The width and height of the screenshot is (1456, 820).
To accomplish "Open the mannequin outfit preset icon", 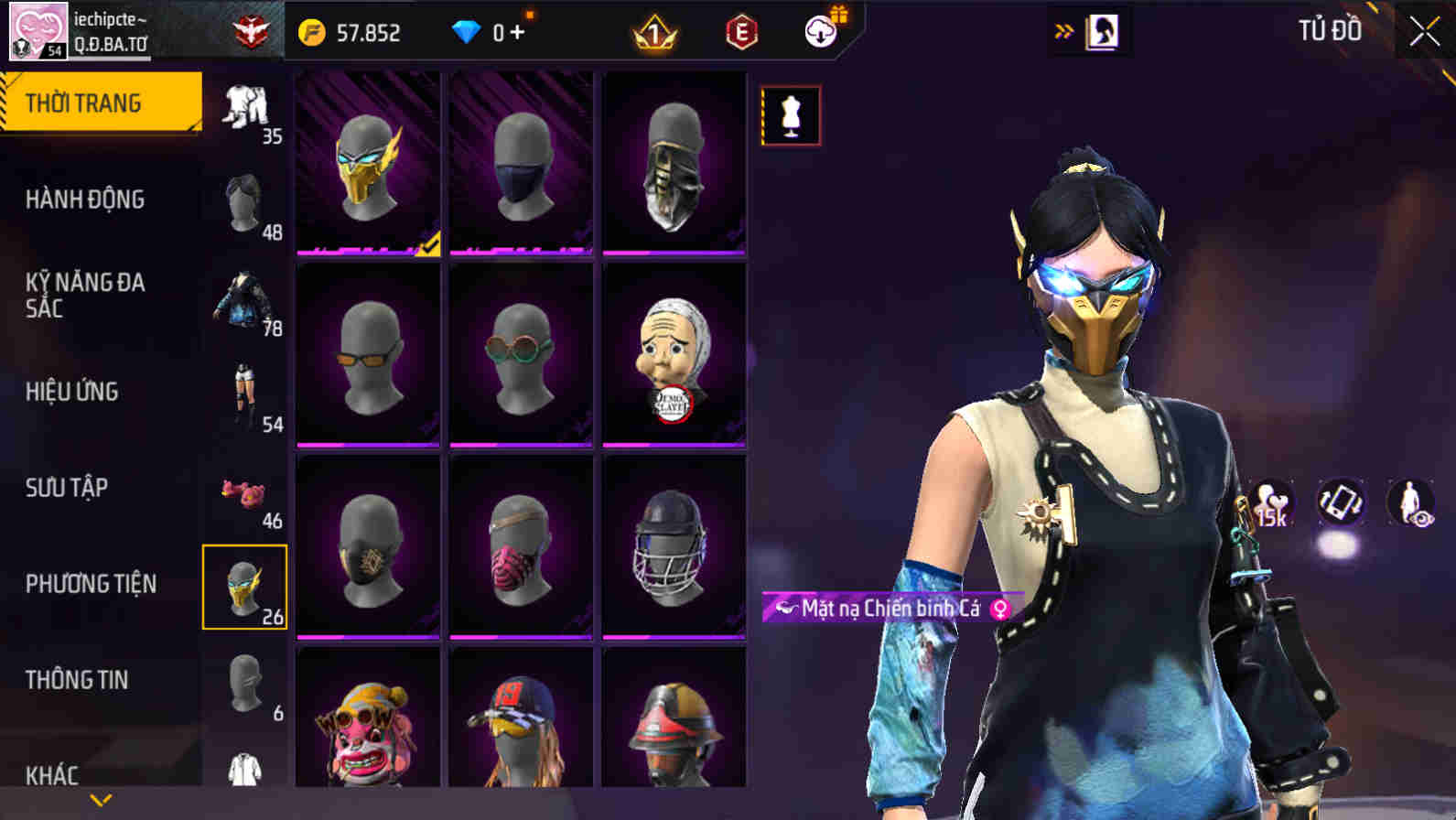I will [x=793, y=113].
